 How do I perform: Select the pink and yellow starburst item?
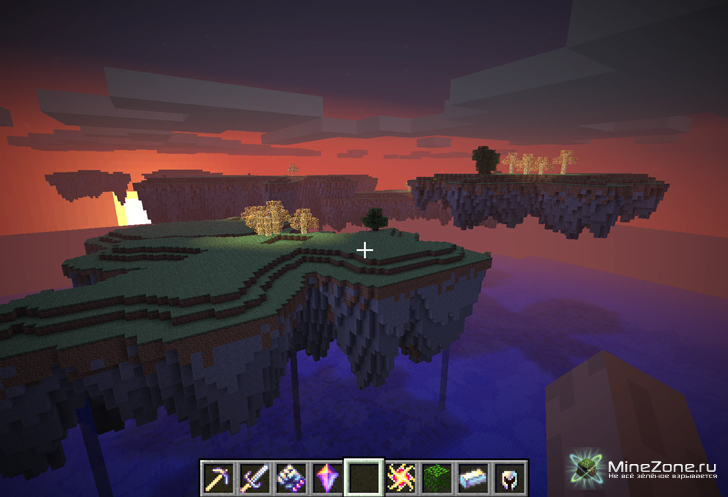tap(400, 477)
